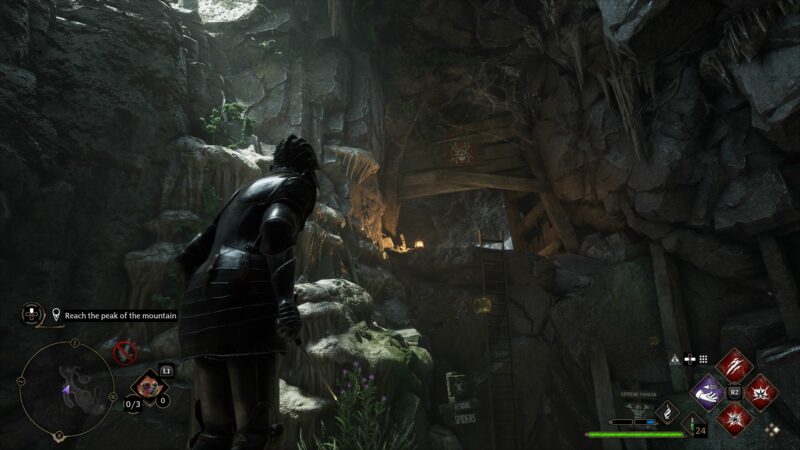The image size is (800, 450).
Task: Use the green healing potion slot
Action: (x=691, y=424)
